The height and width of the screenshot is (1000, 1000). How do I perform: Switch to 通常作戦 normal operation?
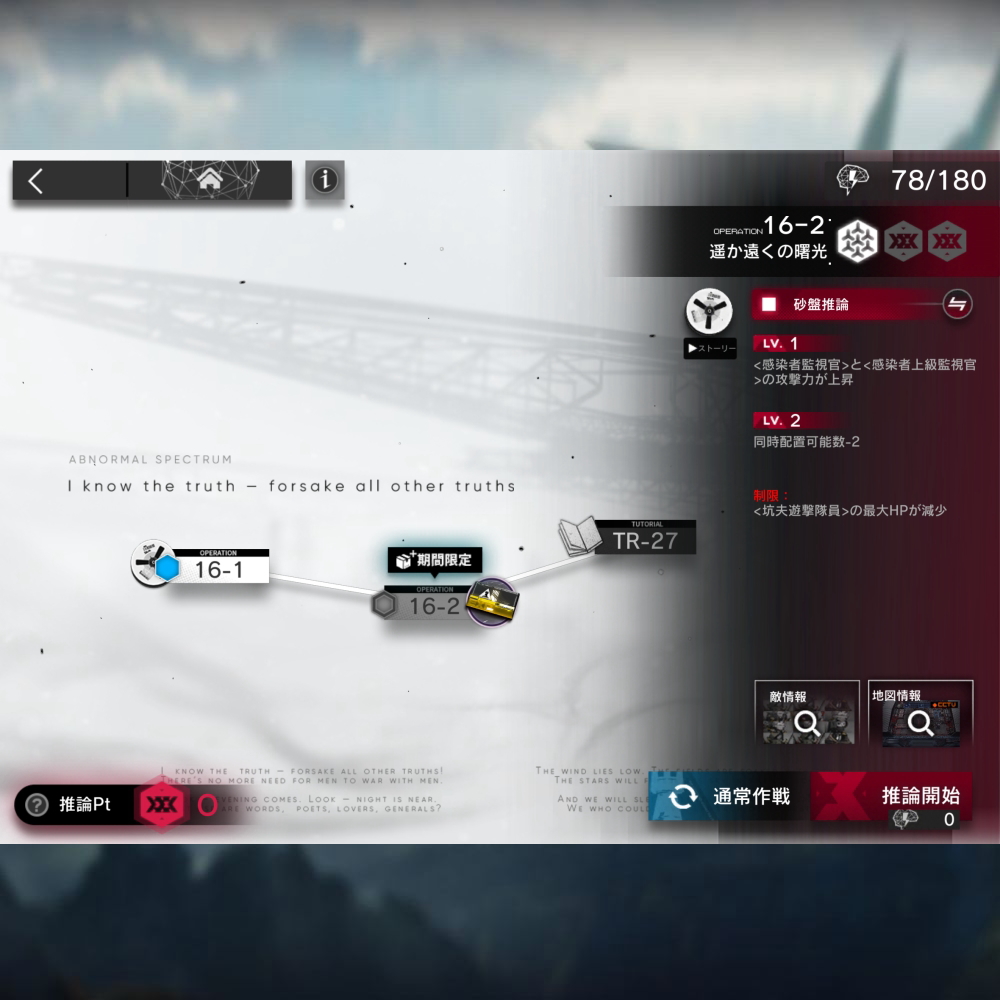tap(732, 796)
